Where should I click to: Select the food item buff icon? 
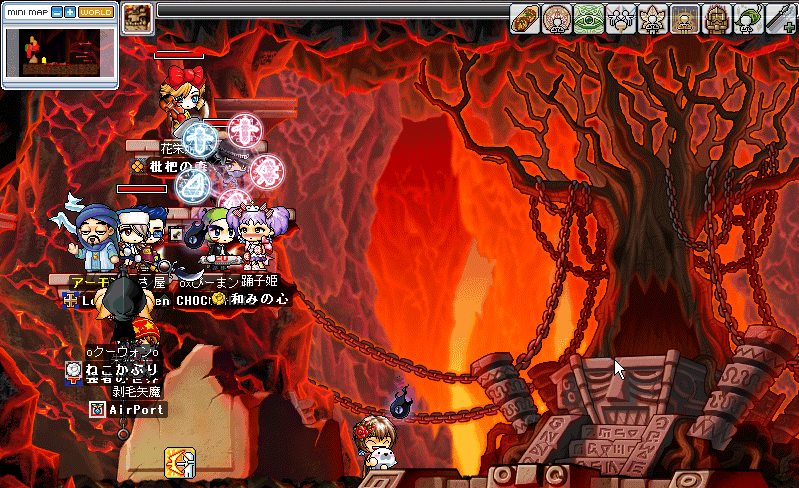[x=525, y=18]
